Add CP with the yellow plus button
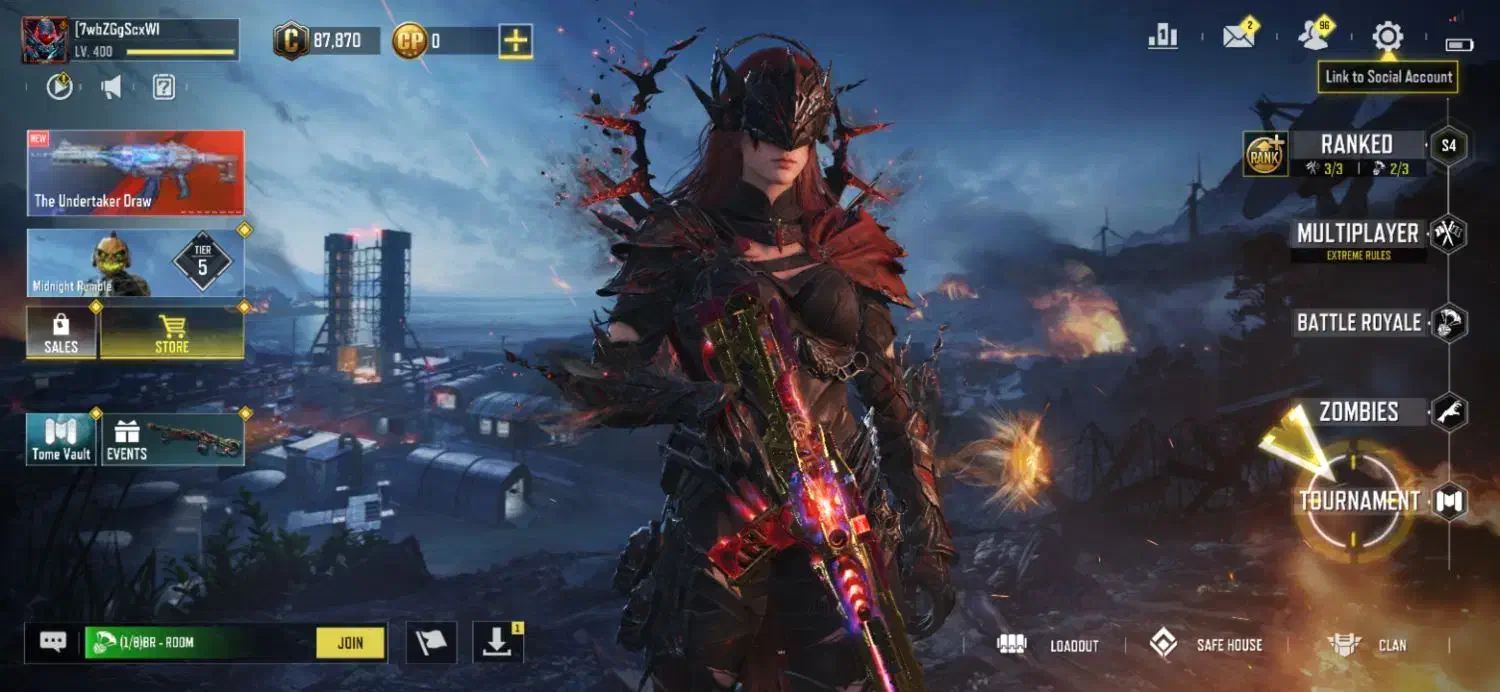 (516, 41)
